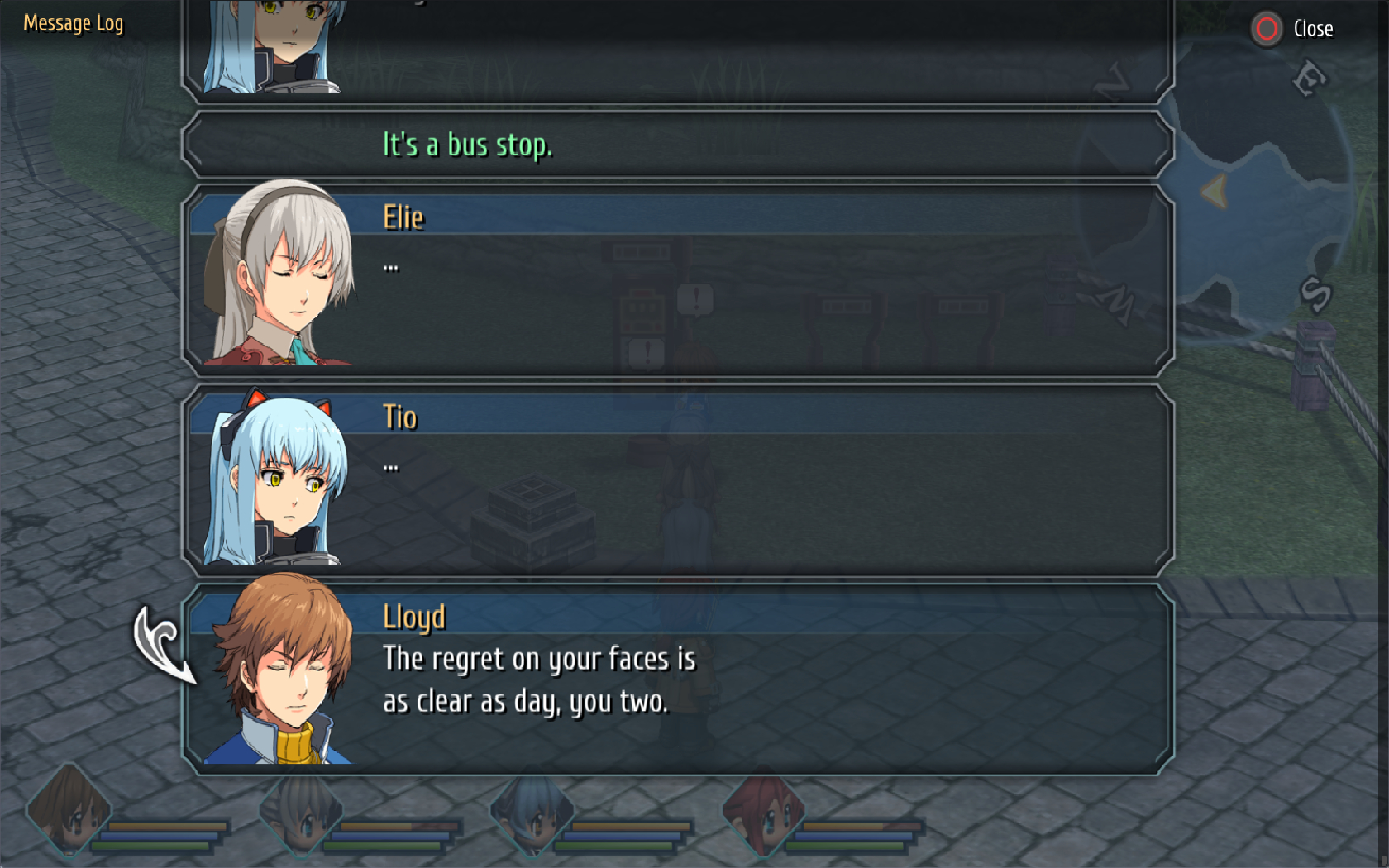Close the Message Log
The image size is (1389, 868).
point(1292,29)
